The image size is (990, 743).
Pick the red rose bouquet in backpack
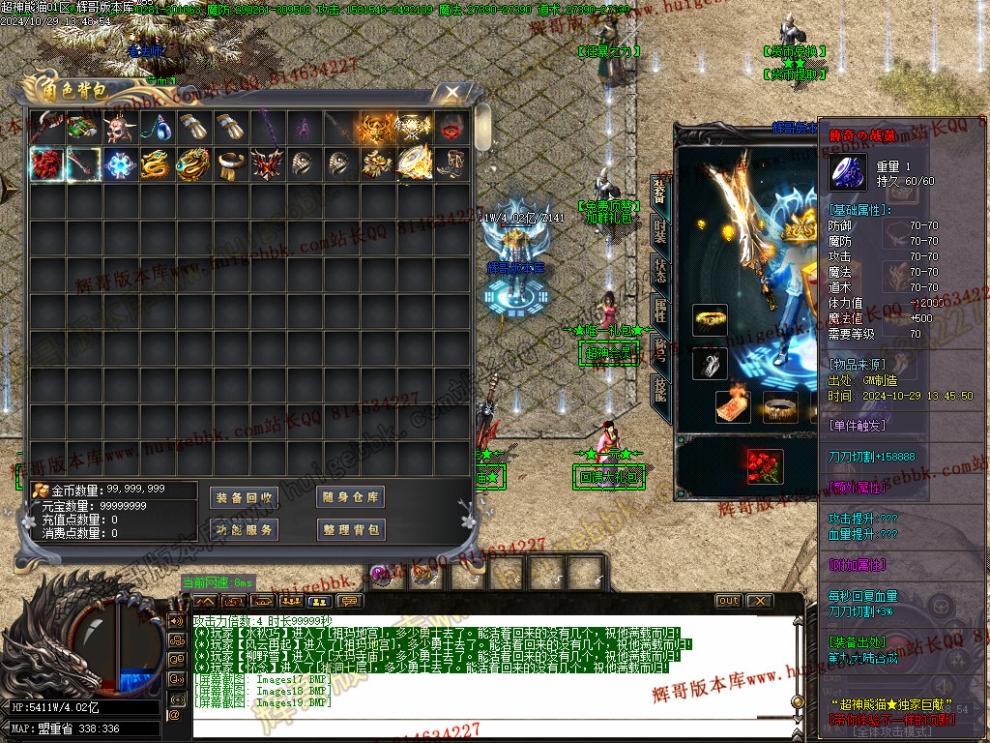pos(47,164)
